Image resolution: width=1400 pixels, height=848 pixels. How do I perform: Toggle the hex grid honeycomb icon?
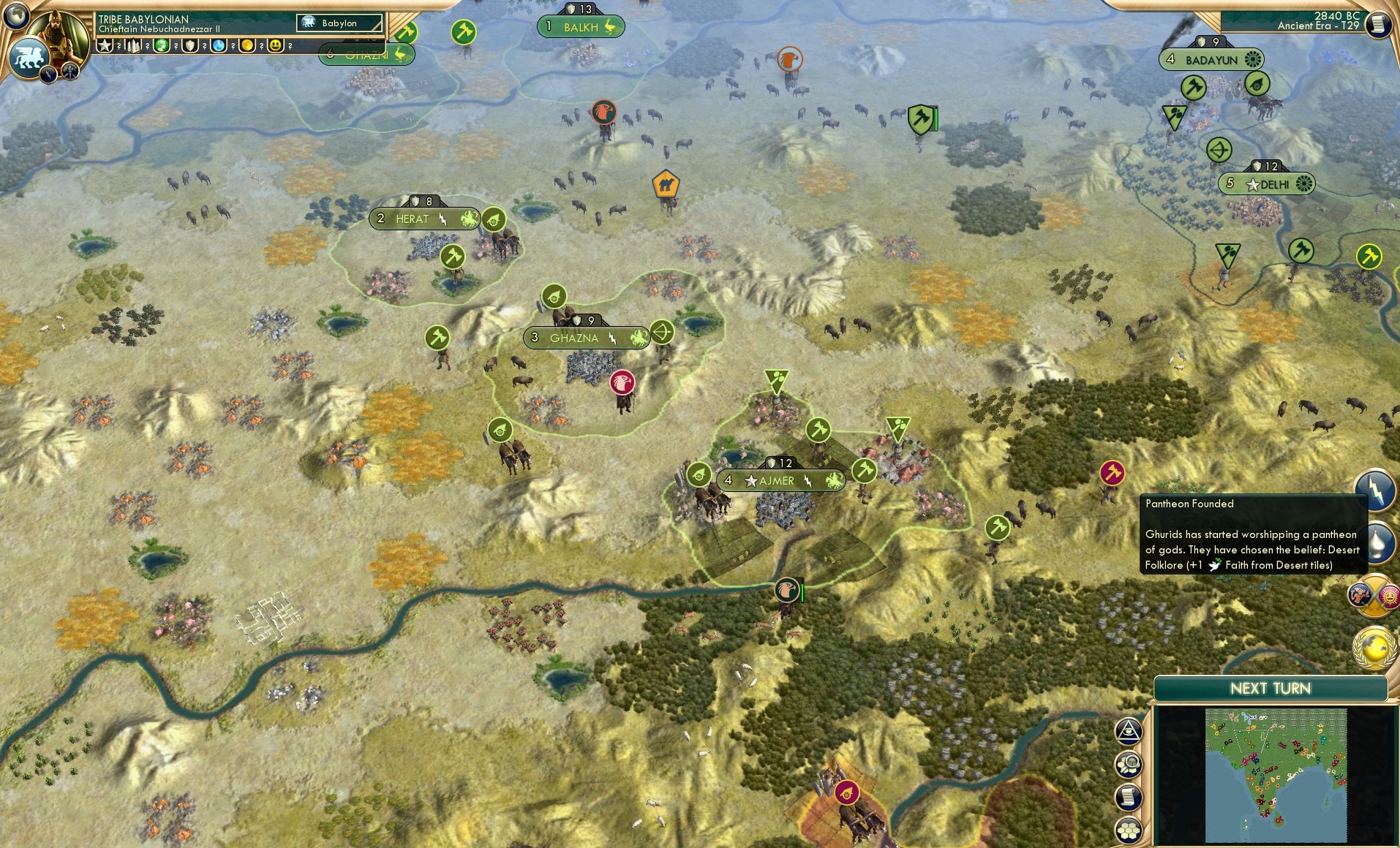point(1128,830)
